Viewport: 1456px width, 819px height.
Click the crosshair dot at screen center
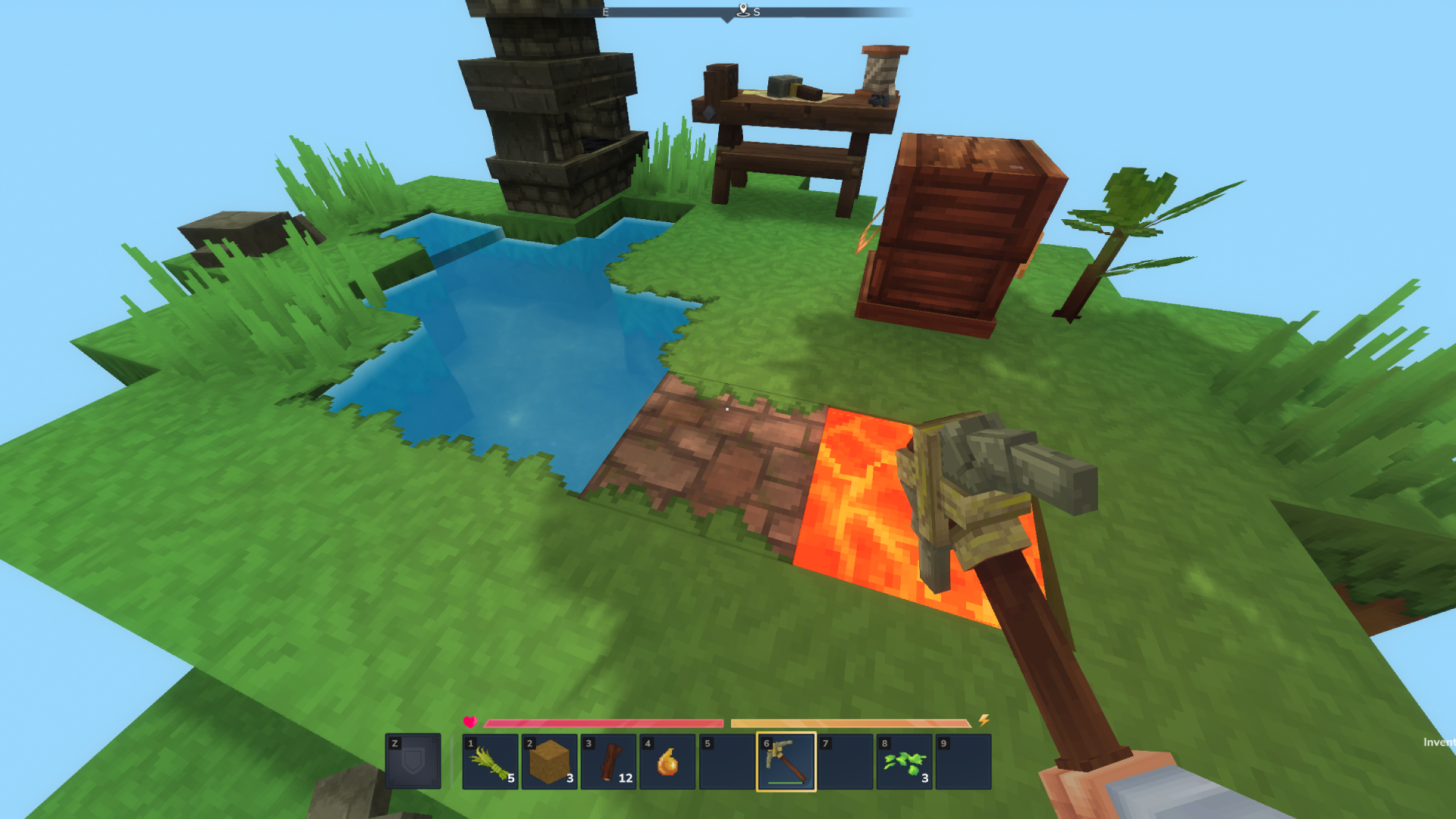(x=726, y=408)
